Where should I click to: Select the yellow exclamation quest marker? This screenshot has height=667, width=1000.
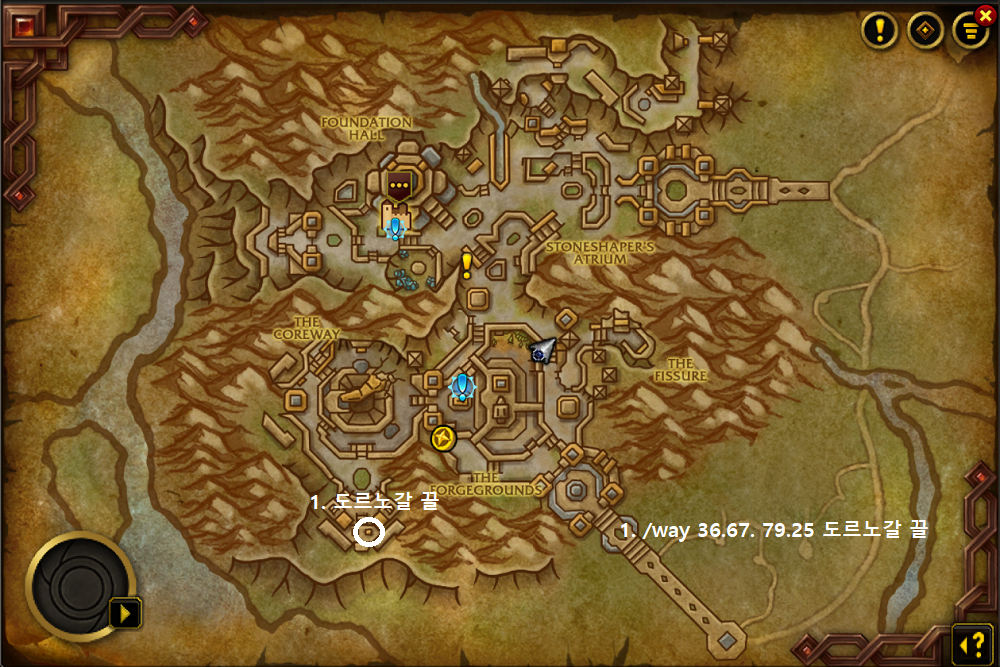coord(466,265)
